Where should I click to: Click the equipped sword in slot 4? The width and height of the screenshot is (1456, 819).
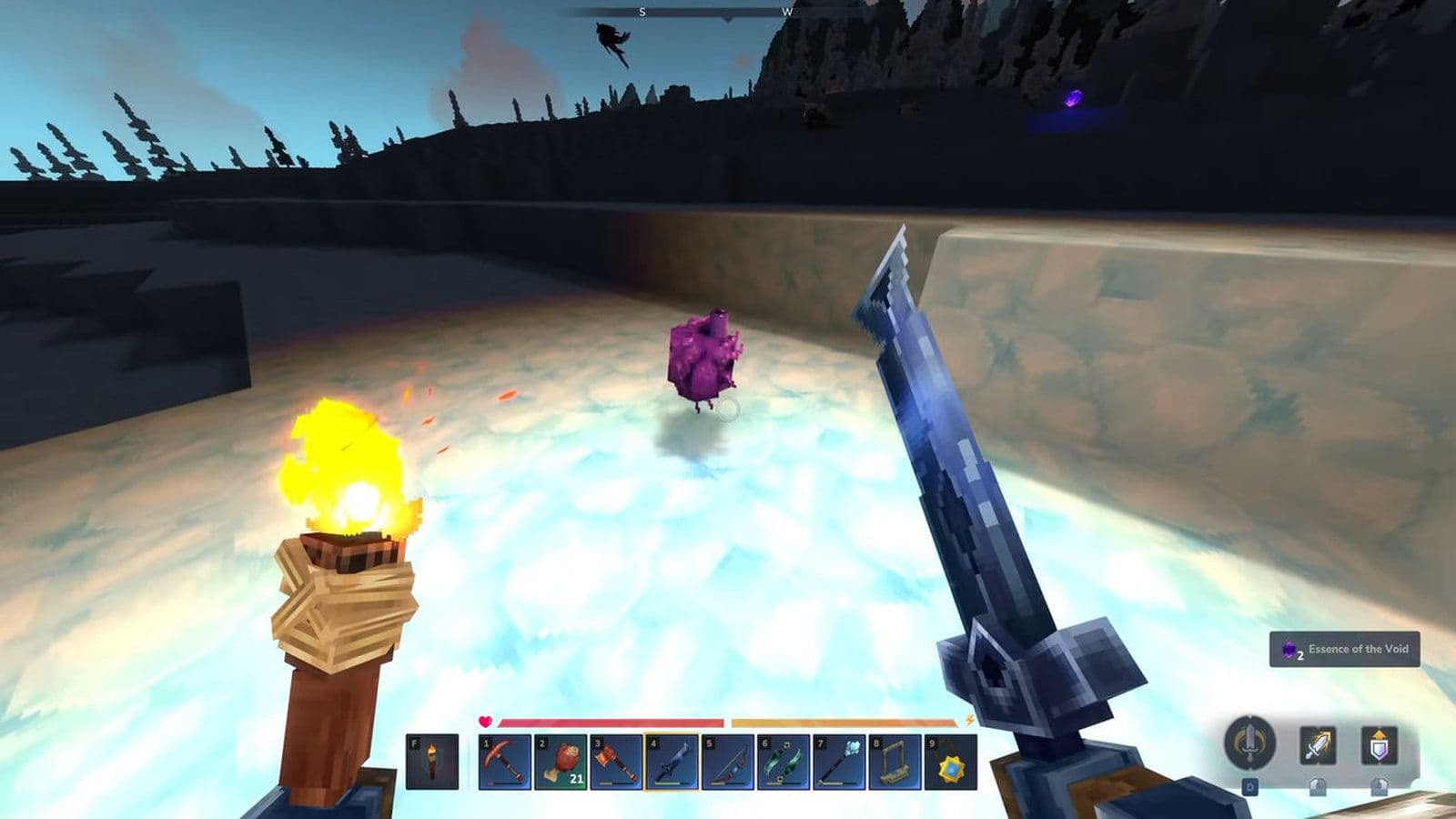[672, 763]
